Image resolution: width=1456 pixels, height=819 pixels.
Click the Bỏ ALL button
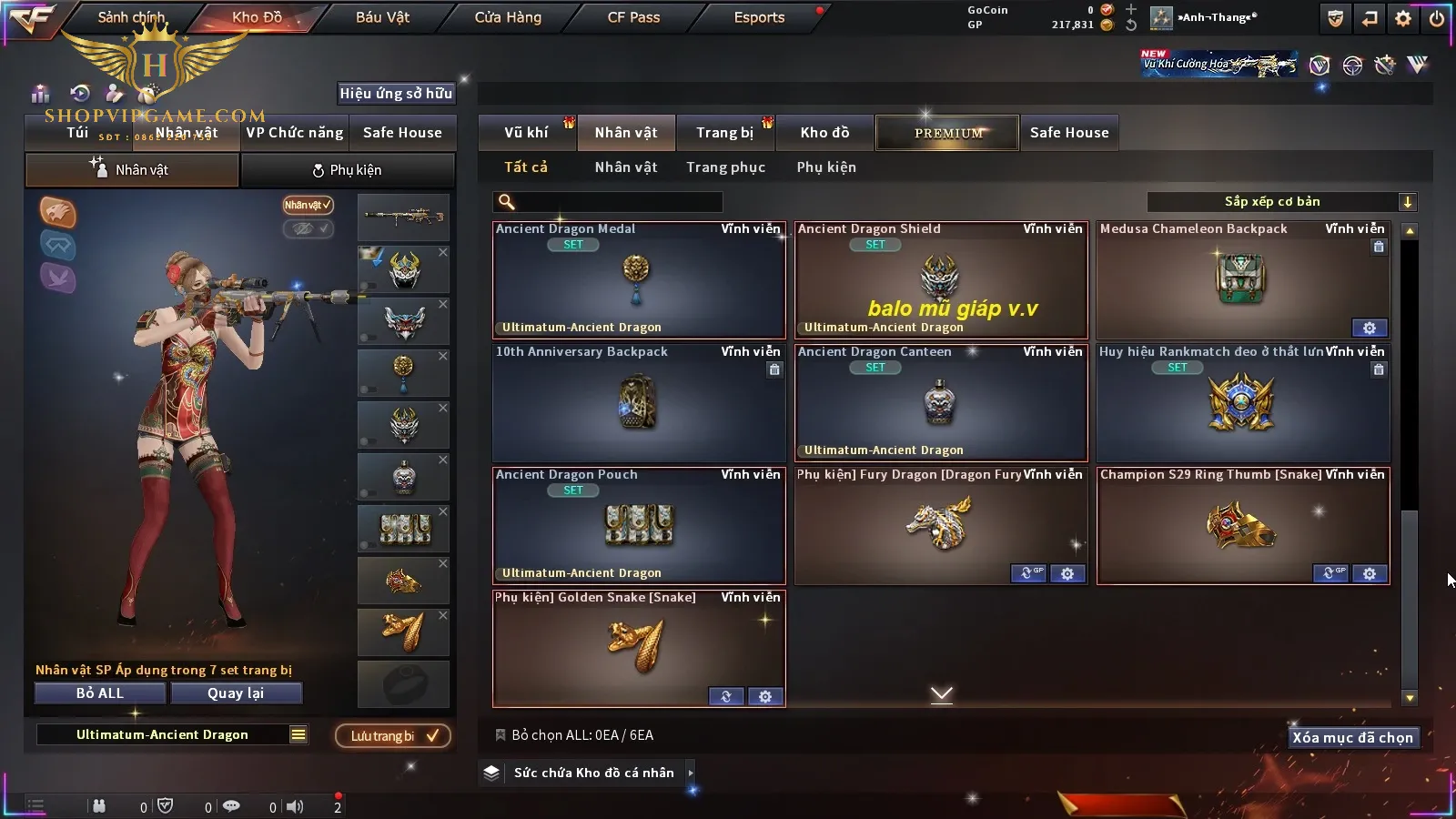(x=100, y=693)
